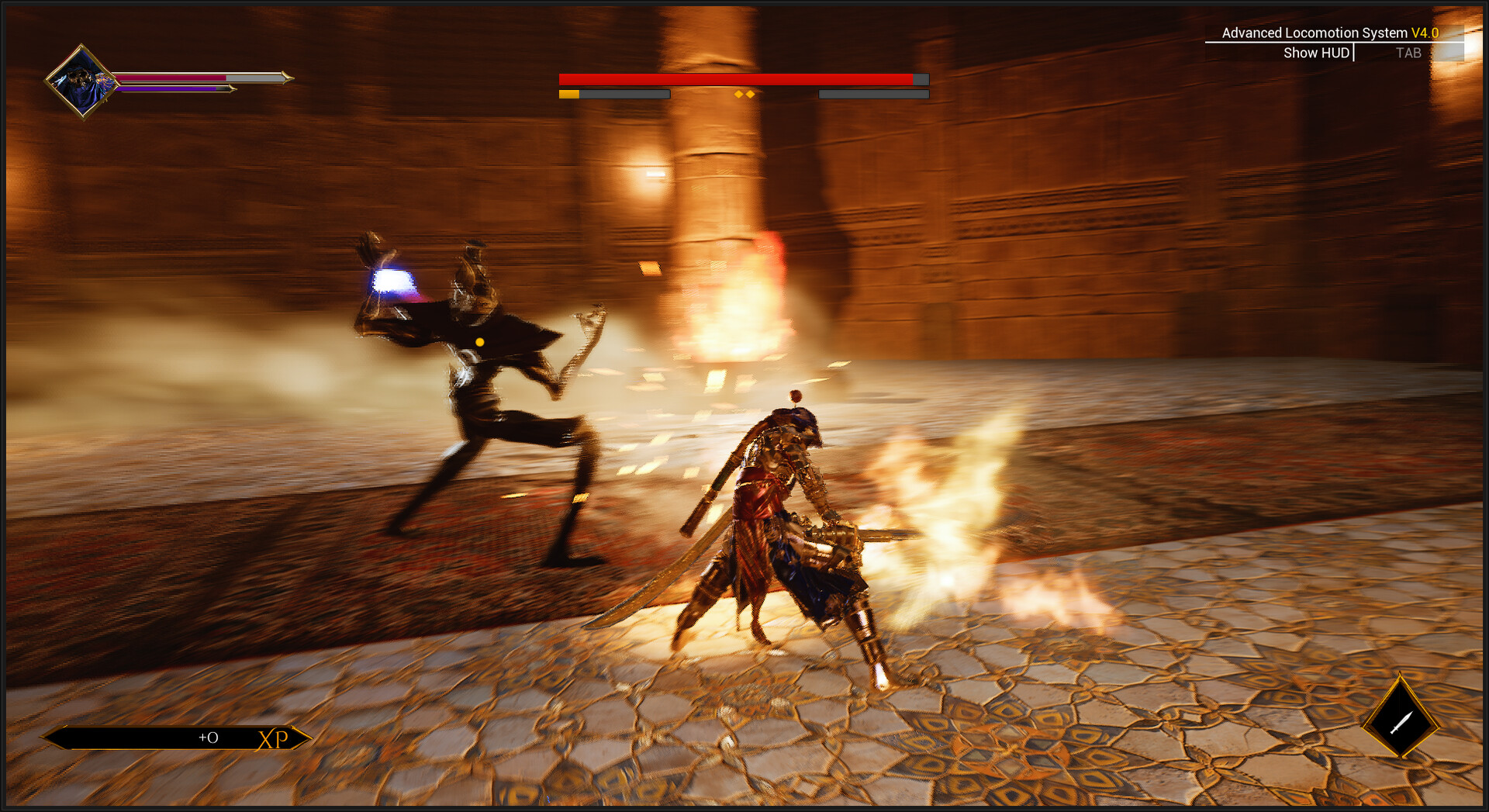Select the yellow lock-on dot on the enemy

pos(479,341)
